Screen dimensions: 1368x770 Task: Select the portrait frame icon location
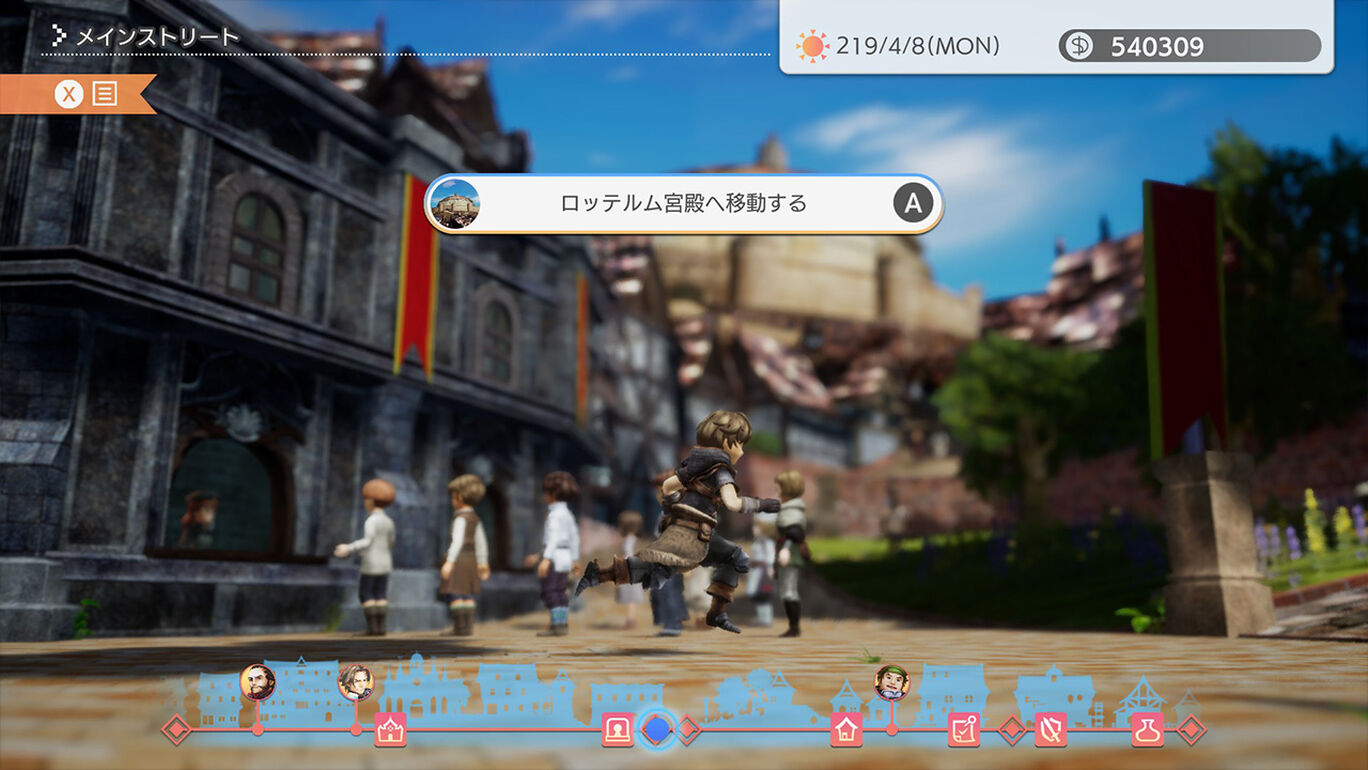click(617, 730)
